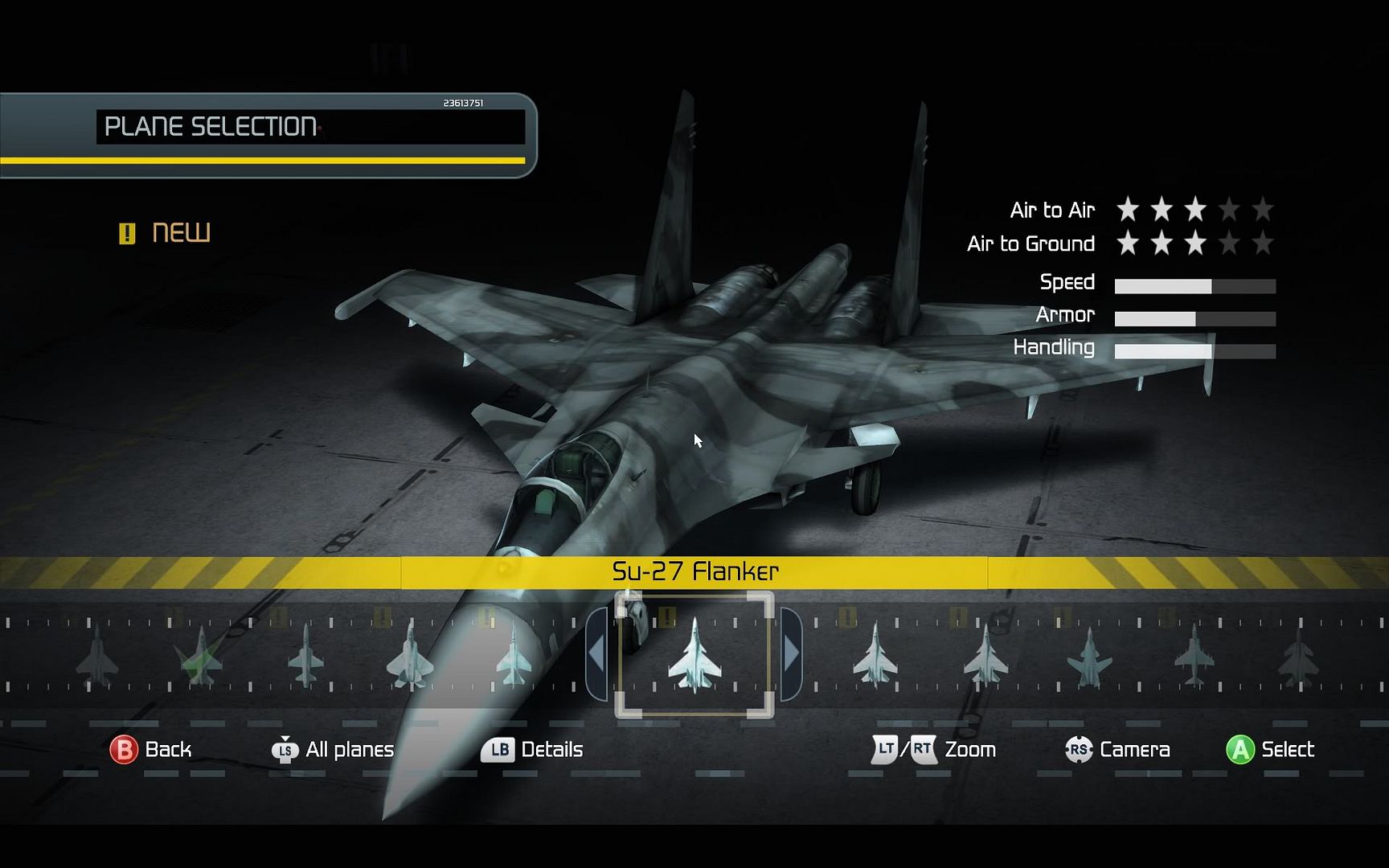Select the highlighted Su-27 Flanker thumbnail
Image resolution: width=1389 pixels, height=868 pixels.
pyautogui.click(x=694, y=655)
